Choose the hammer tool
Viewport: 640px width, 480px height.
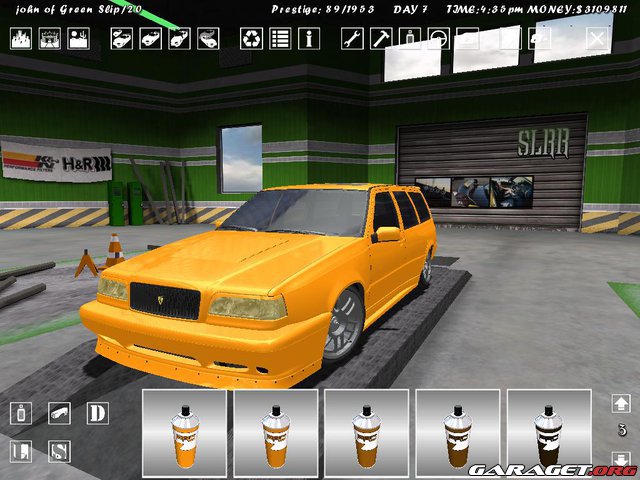(x=381, y=39)
